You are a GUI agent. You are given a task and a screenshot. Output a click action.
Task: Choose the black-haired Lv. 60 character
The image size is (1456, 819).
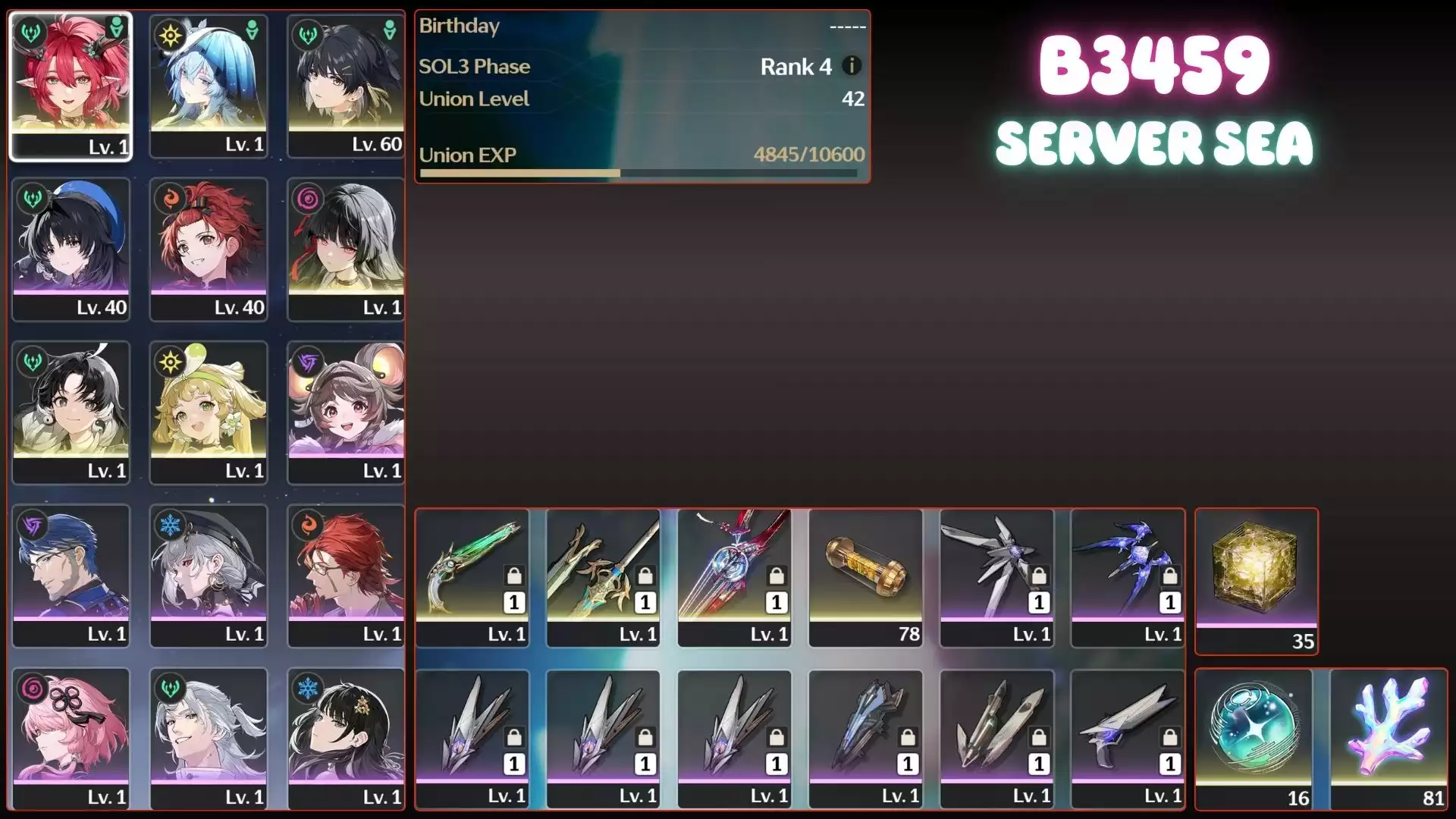(x=346, y=85)
